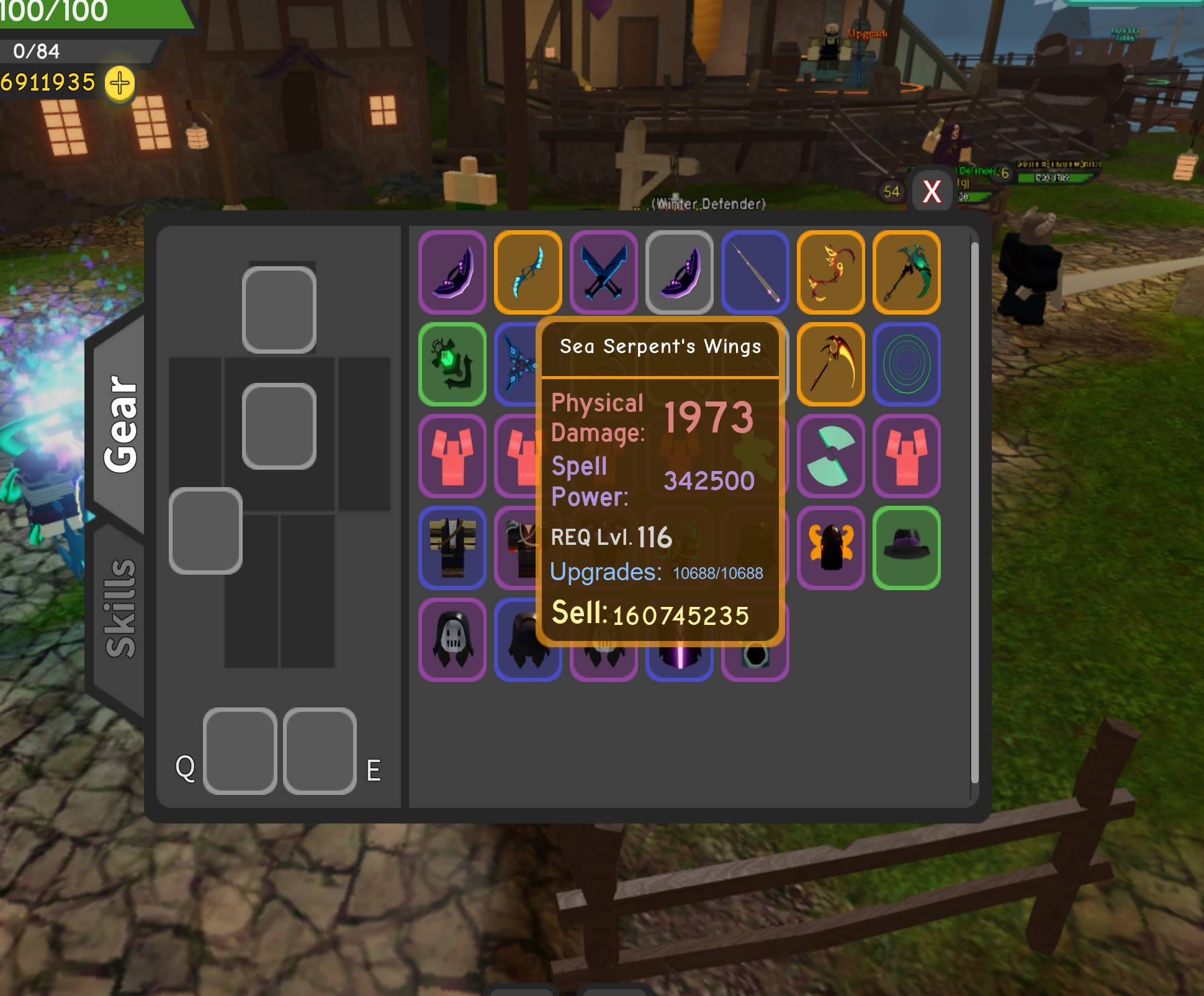Choose the cyan blade in the orange slot
The image size is (1204, 996).
(x=528, y=272)
